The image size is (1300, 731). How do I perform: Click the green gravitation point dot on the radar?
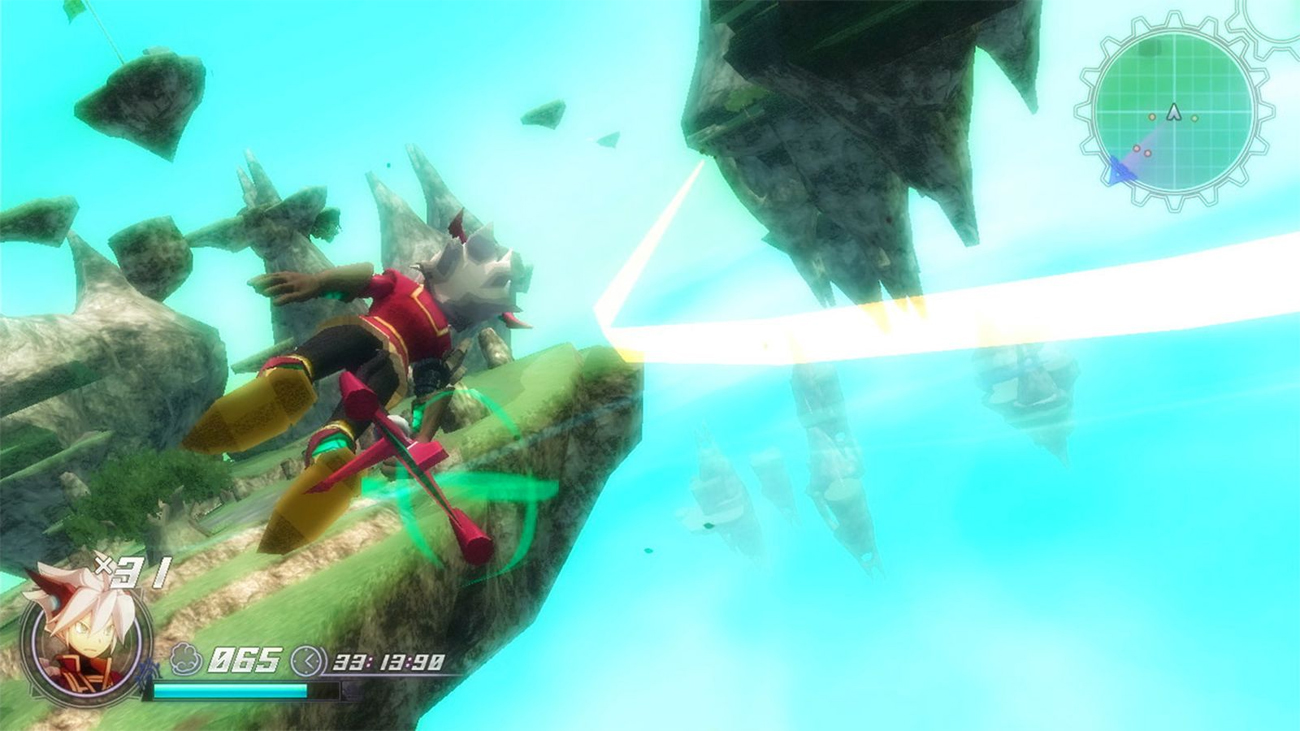[1194, 117]
